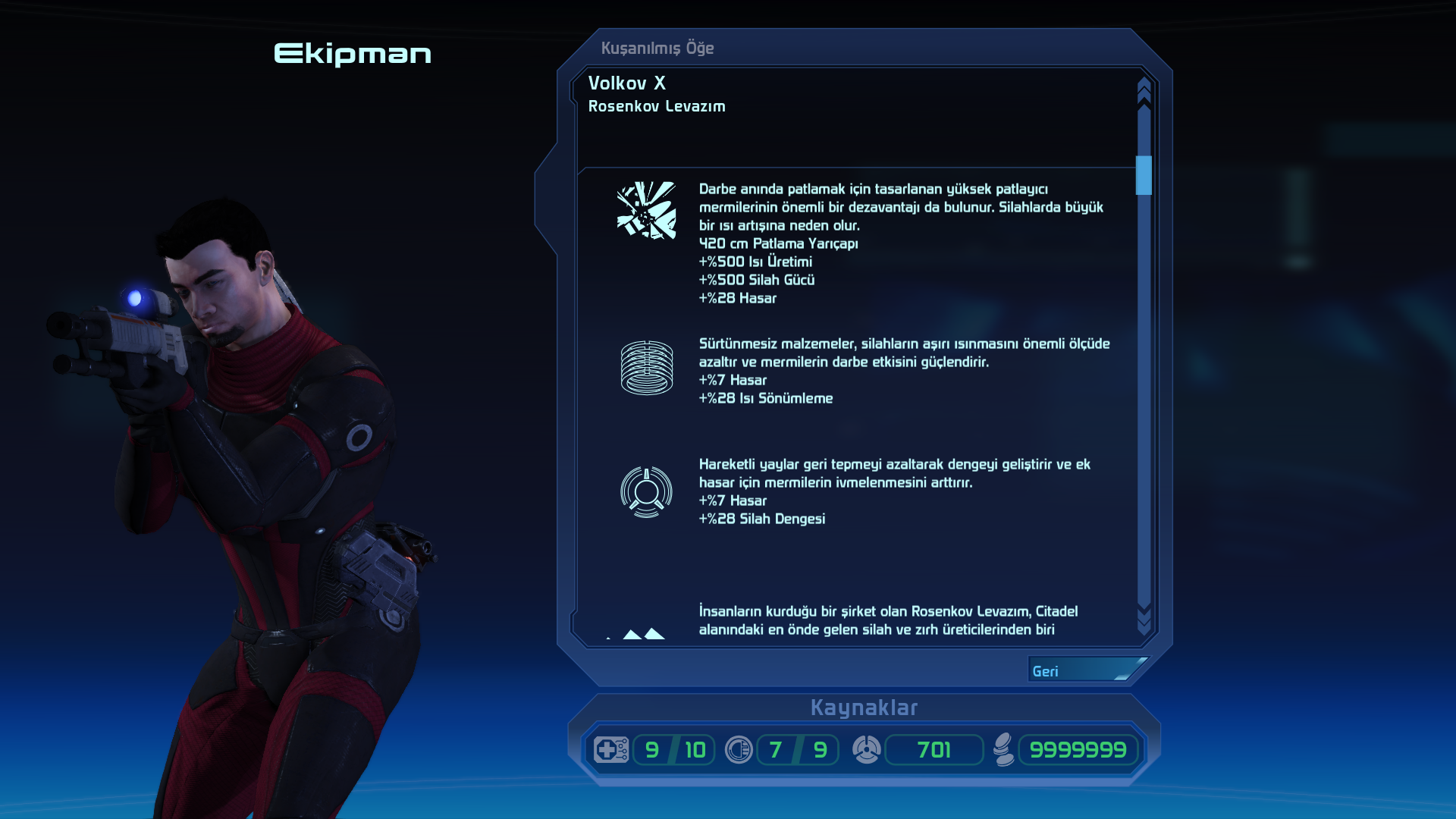Select the explosive rounds ammo mod icon

[646, 210]
